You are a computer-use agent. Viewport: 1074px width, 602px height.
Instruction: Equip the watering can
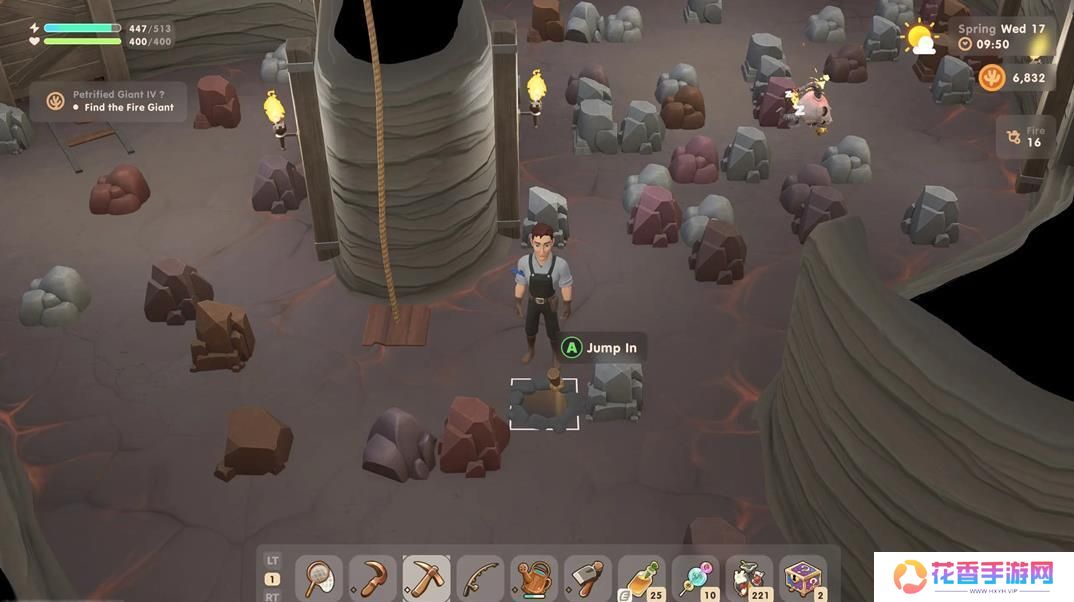click(535, 578)
